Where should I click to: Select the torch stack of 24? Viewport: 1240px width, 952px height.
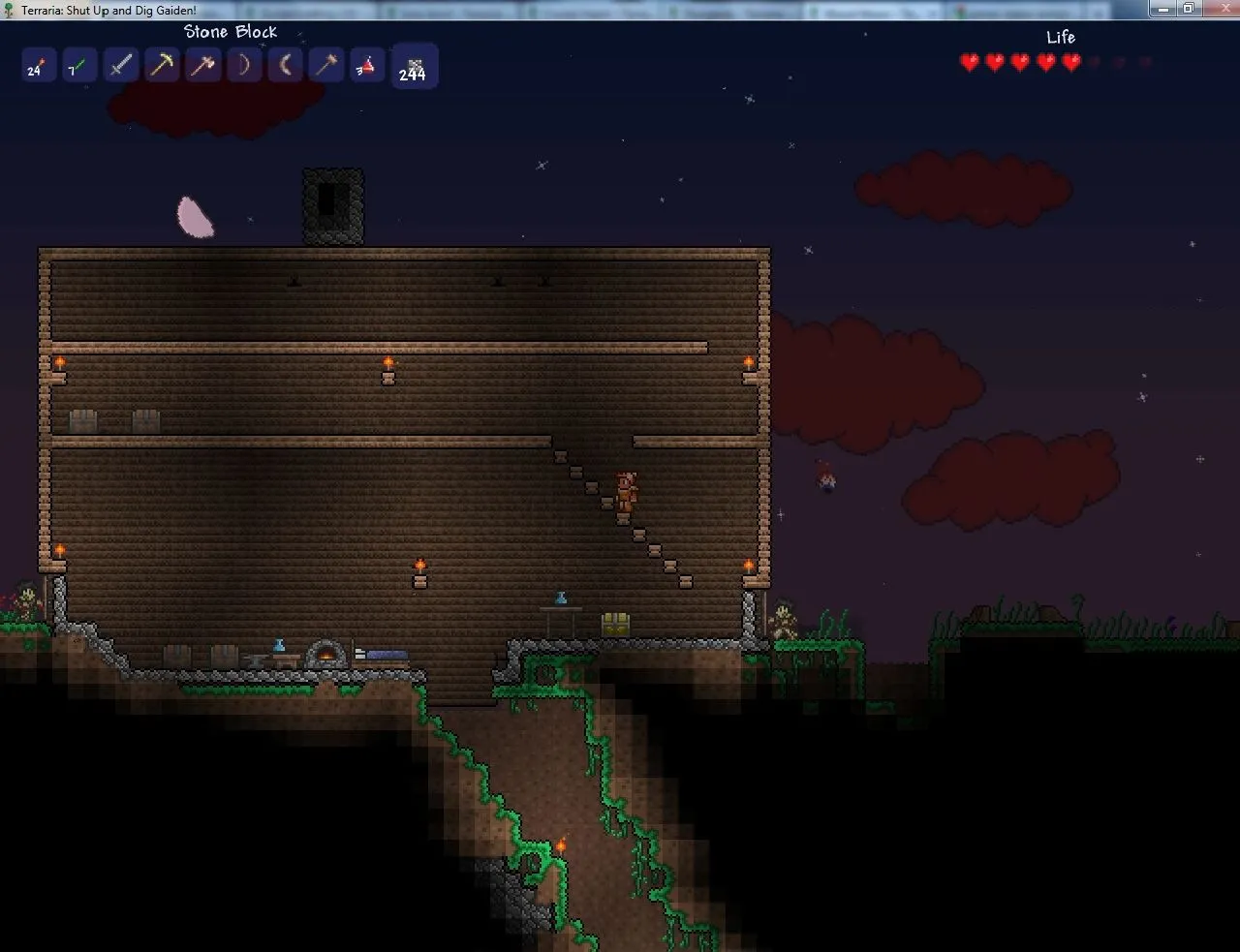coord(37,67)
